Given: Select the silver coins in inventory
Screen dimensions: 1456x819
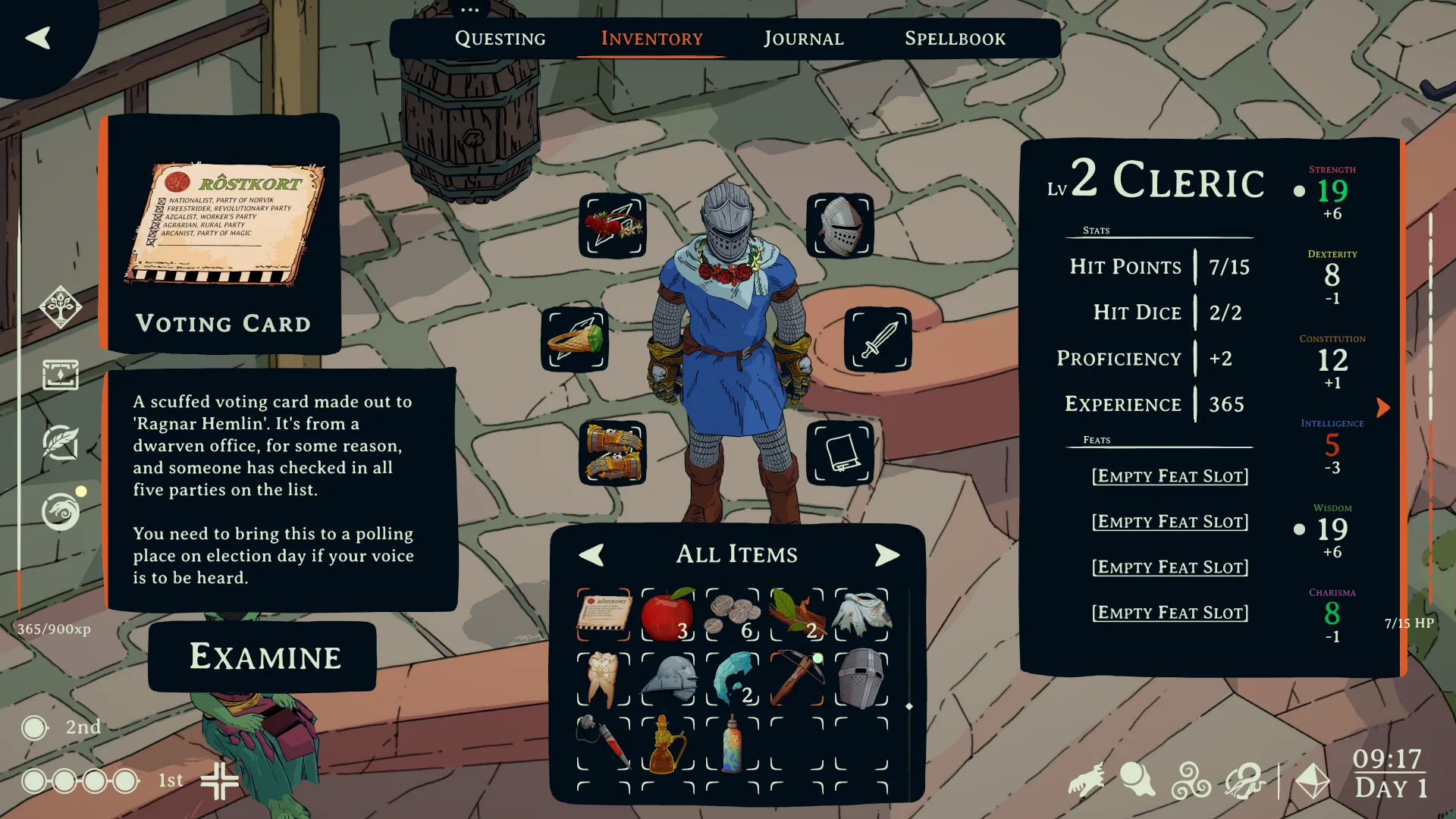Looking at the screenshot, I should (732, 614).
